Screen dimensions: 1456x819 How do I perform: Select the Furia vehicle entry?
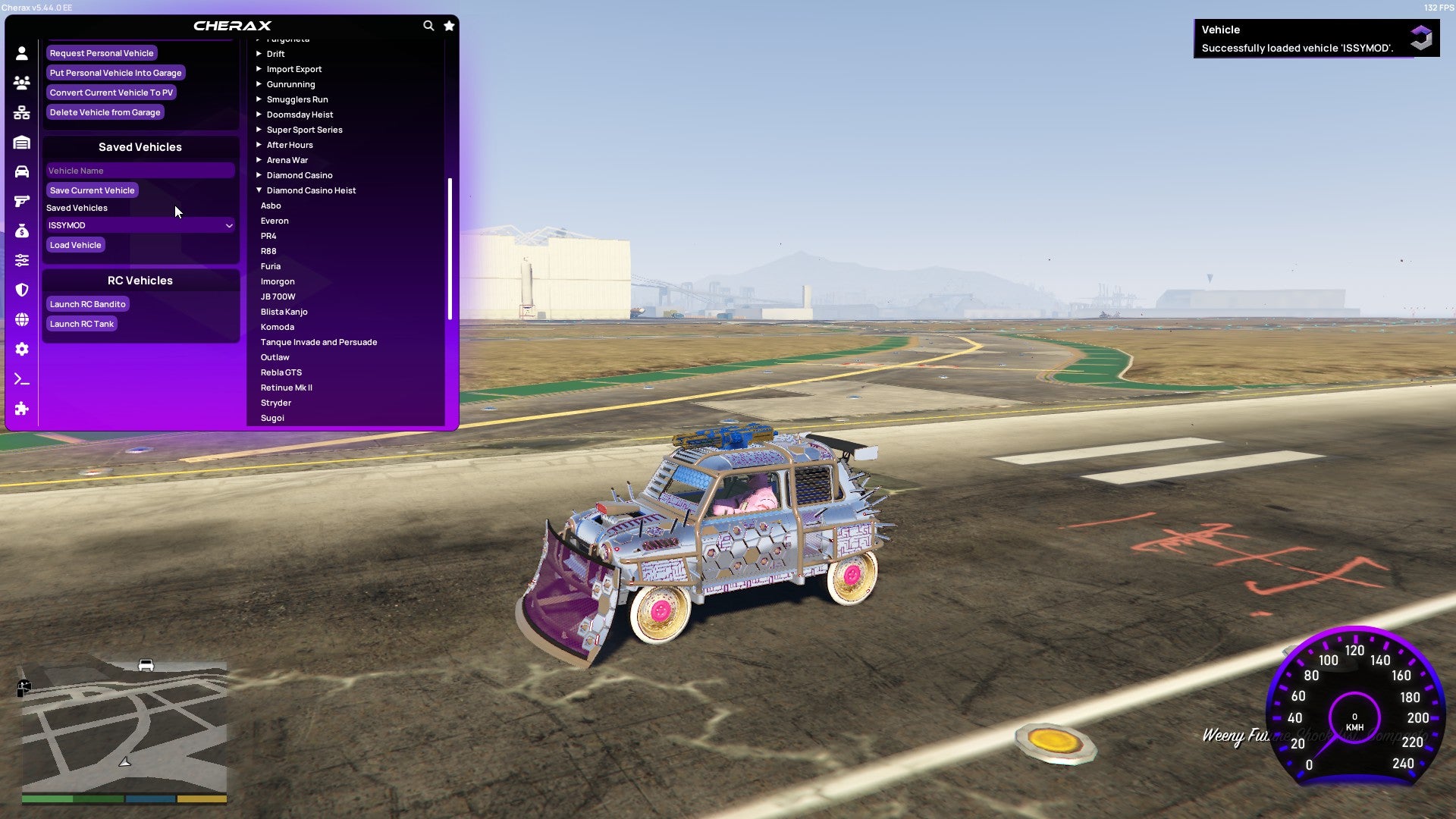pos(271,266)
